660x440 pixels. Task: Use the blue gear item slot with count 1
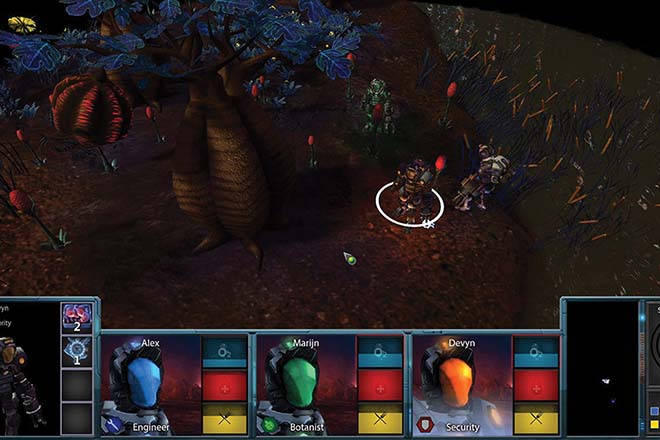77,351
